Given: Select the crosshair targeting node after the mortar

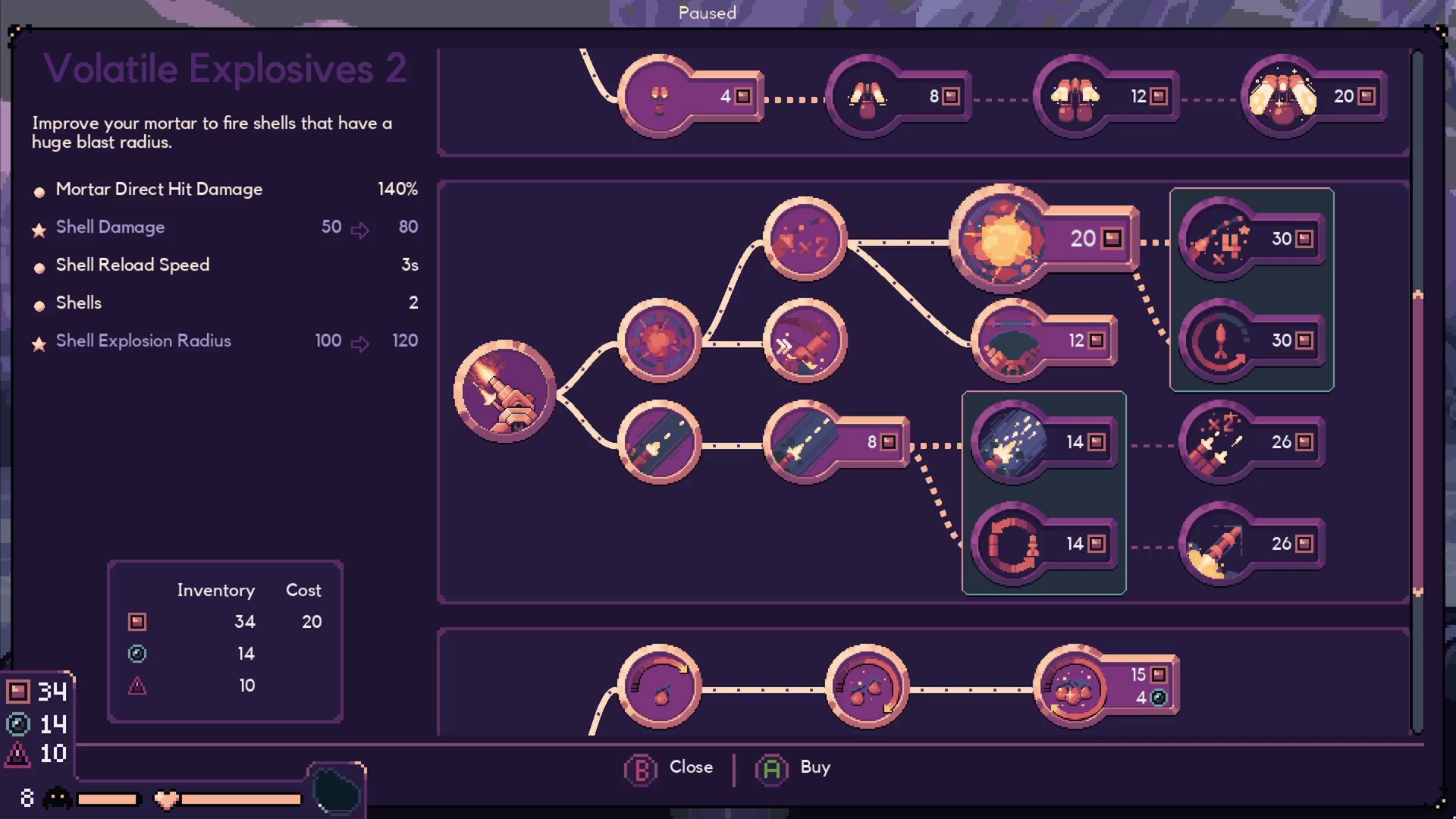Looking at the screenshot, I should click(x=658, y=340).
